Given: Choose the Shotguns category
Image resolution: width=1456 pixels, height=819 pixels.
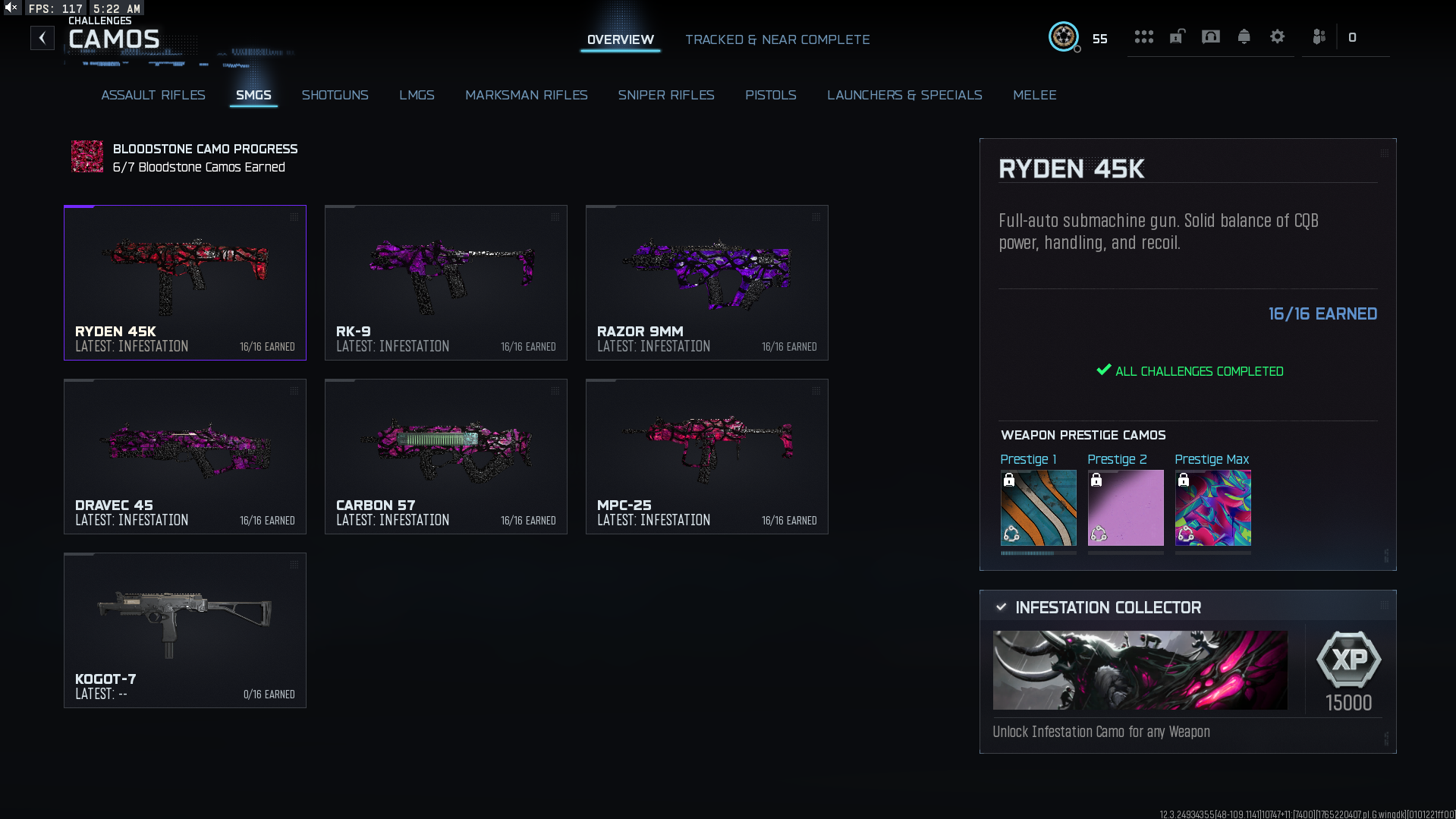Looking at the screenshot, I should [335, 95].
